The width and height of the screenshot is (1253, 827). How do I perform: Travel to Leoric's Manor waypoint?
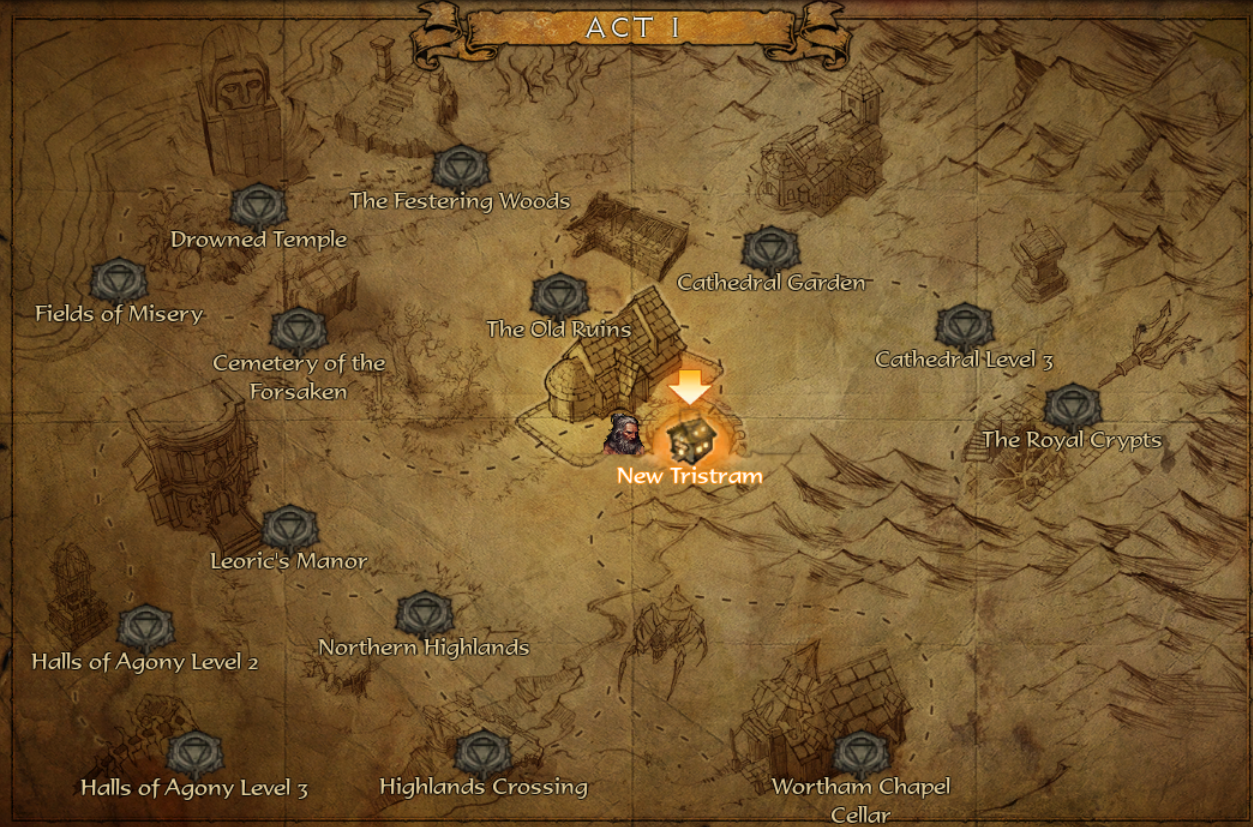289,529
